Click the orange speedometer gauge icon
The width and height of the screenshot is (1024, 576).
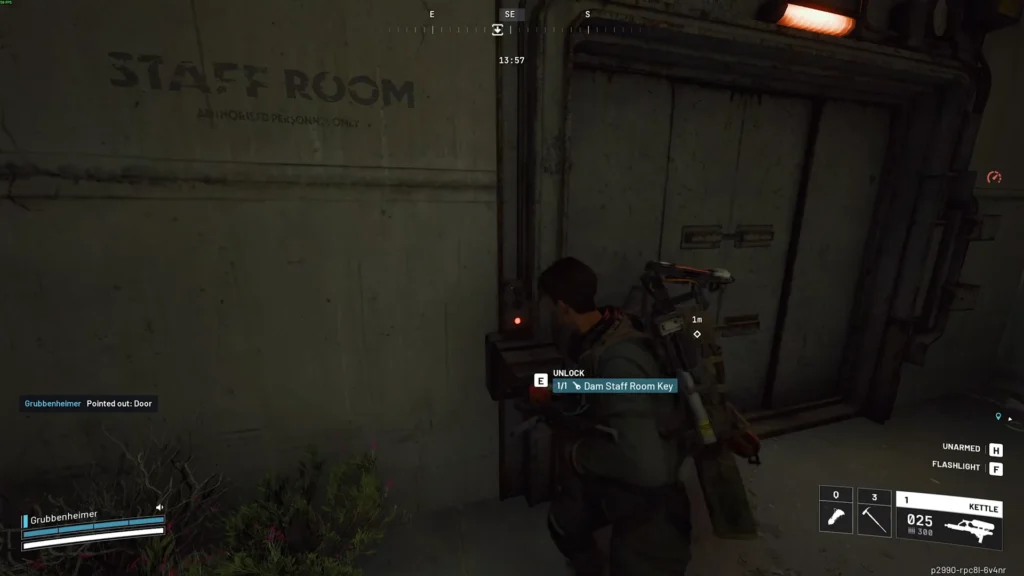[994, 178]
